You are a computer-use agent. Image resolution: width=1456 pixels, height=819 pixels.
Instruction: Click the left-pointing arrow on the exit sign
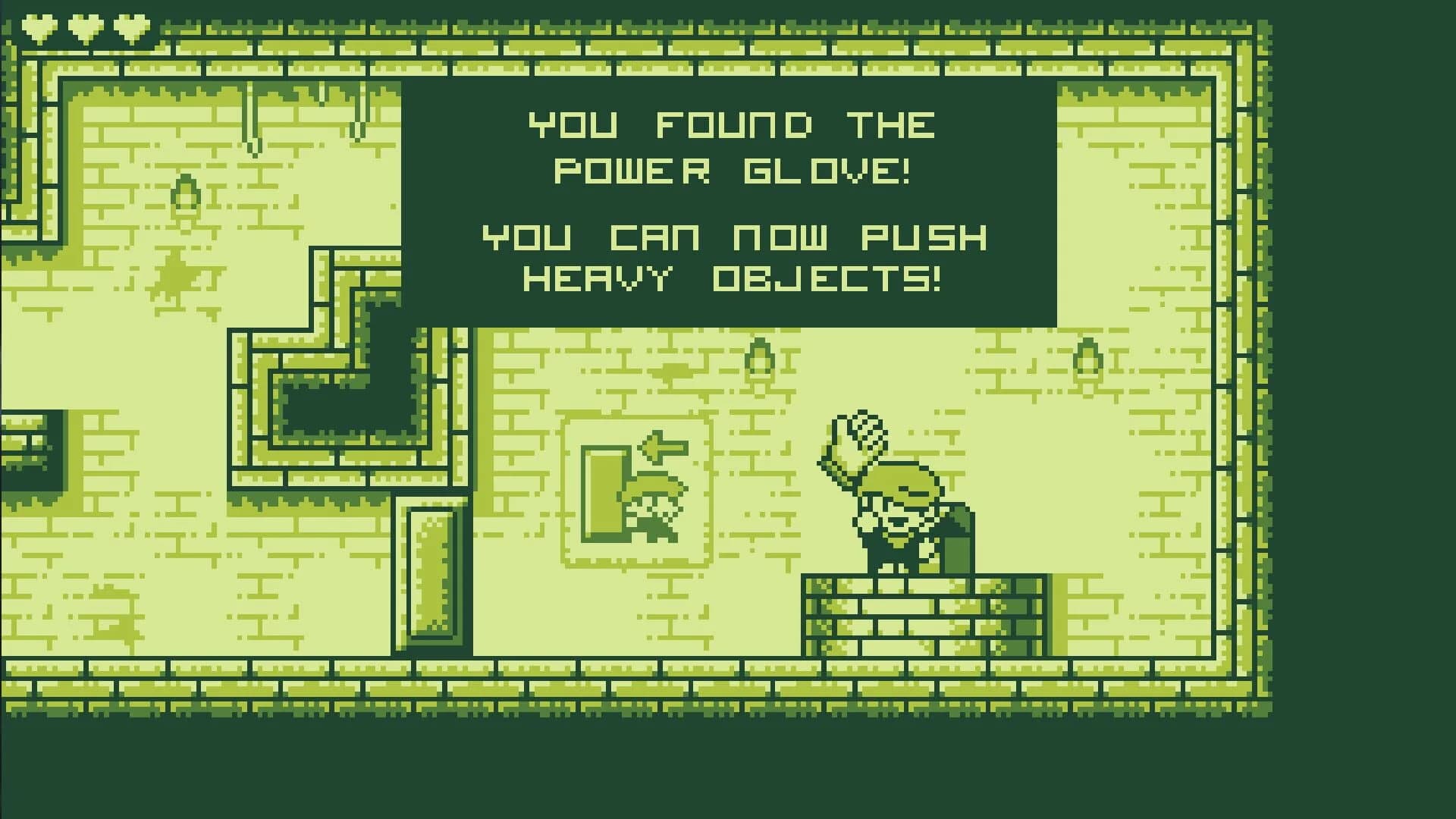(x=661, y=447)
